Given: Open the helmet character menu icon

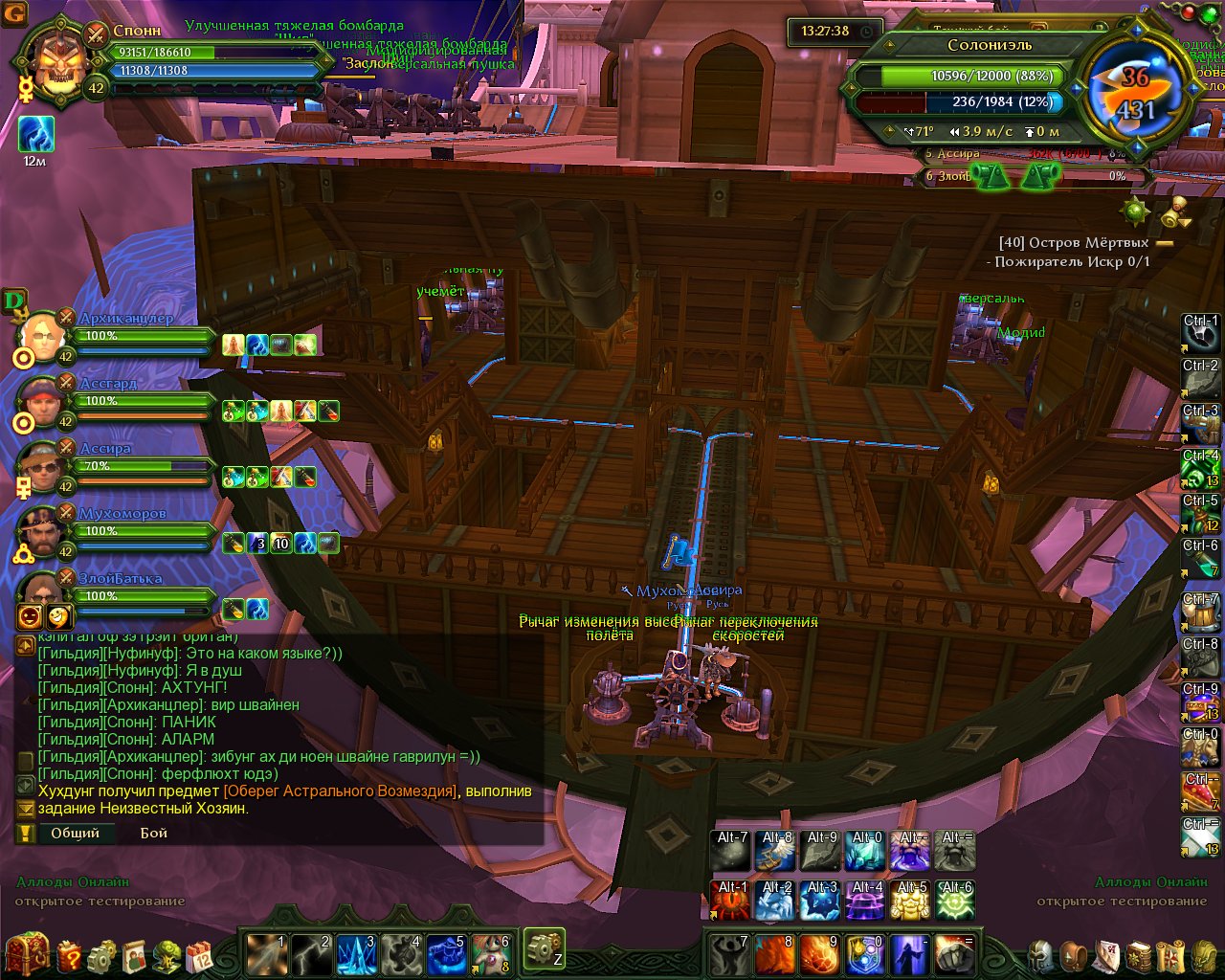Looking at the screenshot, I should 1040,955.
